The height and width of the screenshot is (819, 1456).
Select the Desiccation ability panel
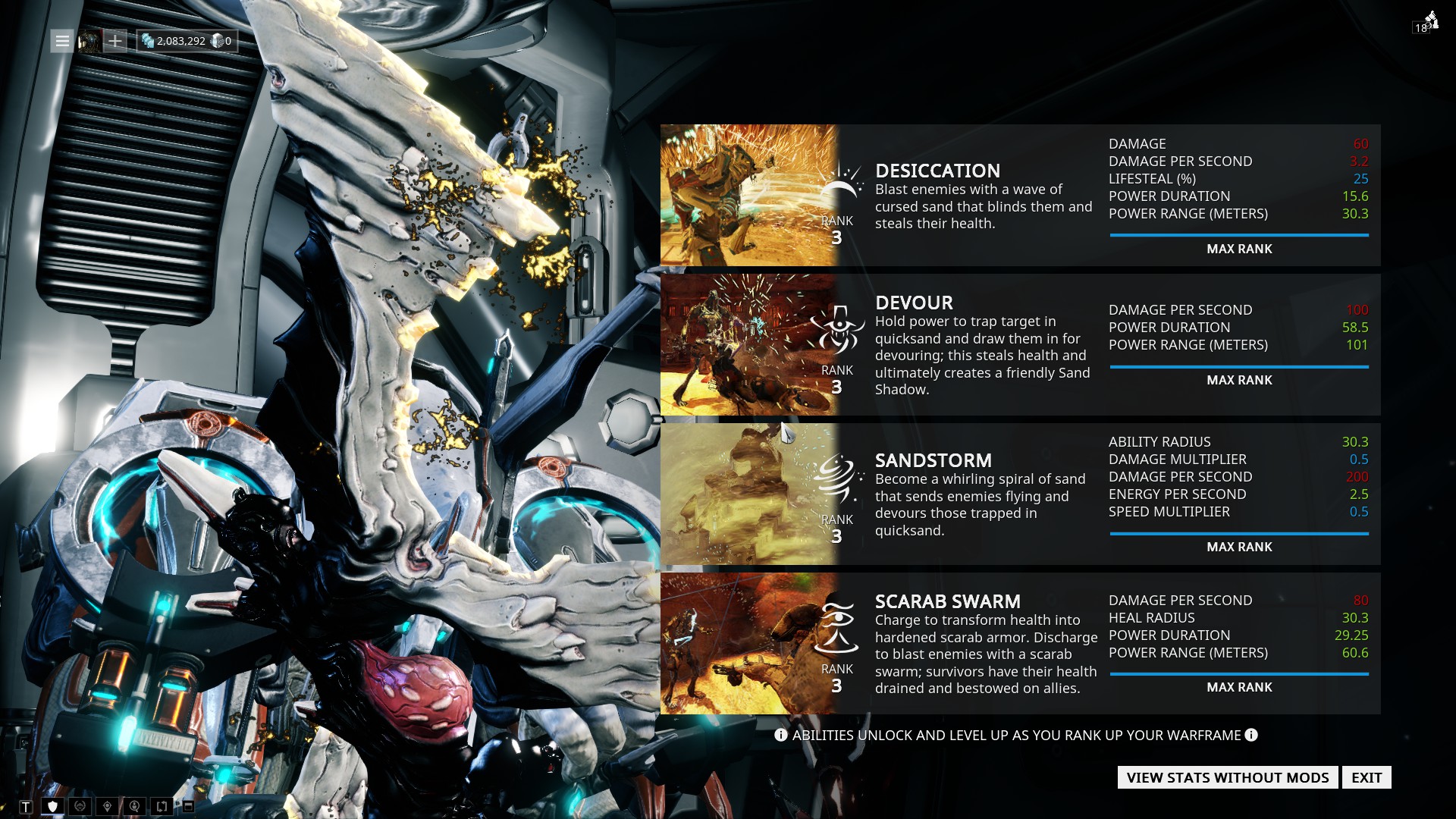click(1019, 195)
